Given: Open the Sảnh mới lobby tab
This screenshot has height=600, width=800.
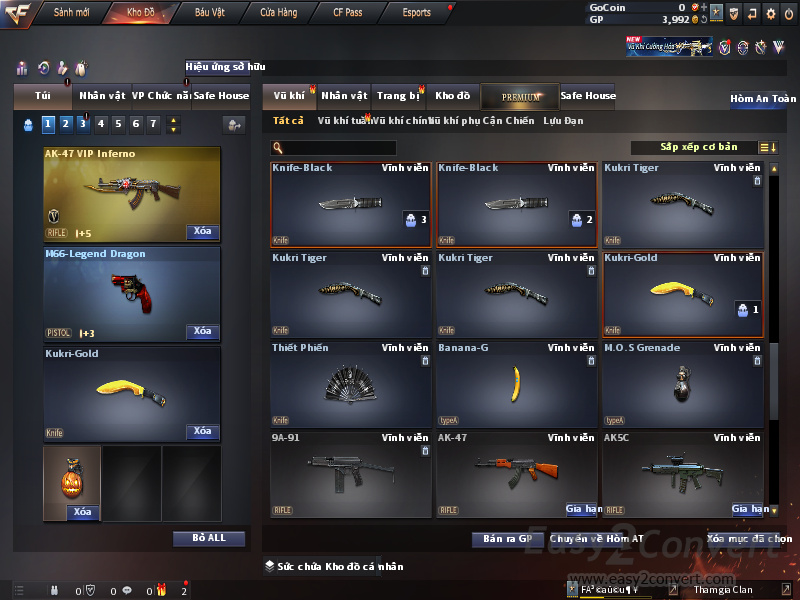Looking at the screenshot, I should (x=72, y=12).
